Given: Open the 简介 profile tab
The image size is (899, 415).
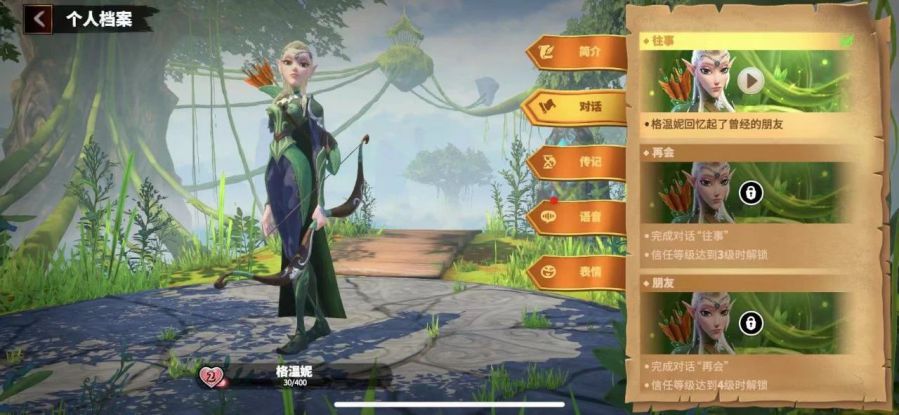Looking at the screenshot, I should (576, 51).
